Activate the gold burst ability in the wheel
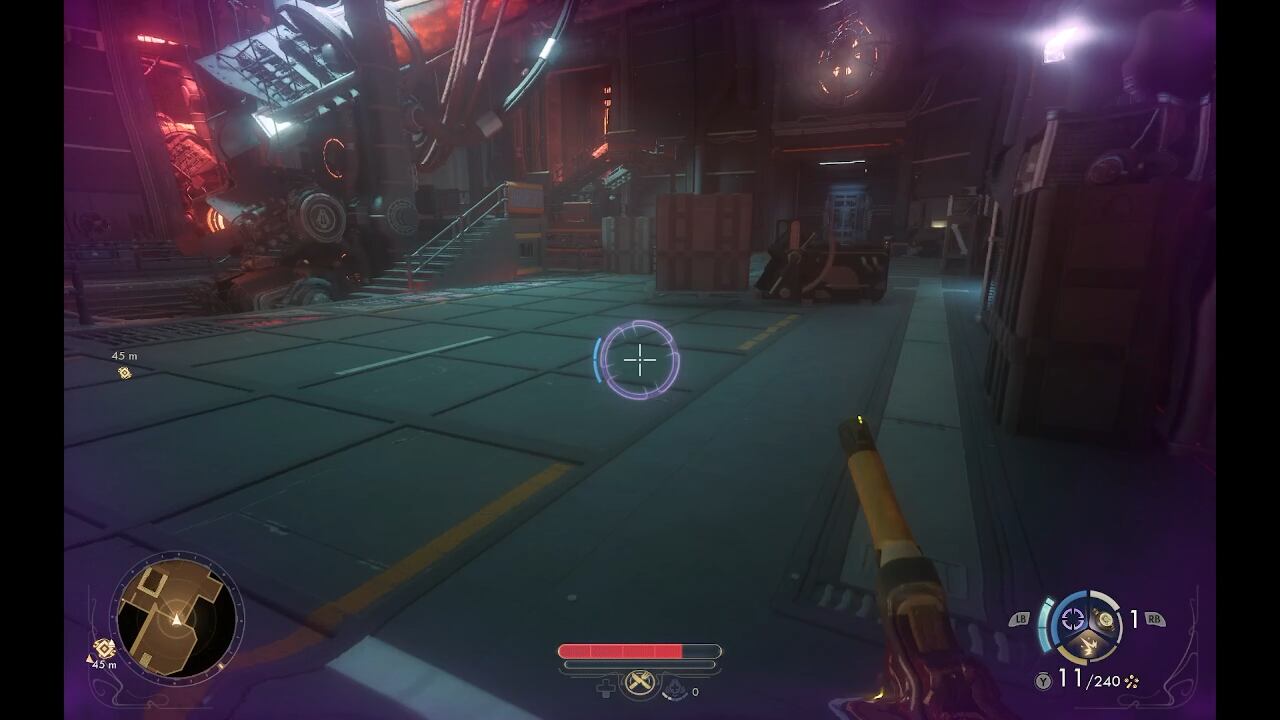The image size is (1280, 720). [x=1089, y=646]
